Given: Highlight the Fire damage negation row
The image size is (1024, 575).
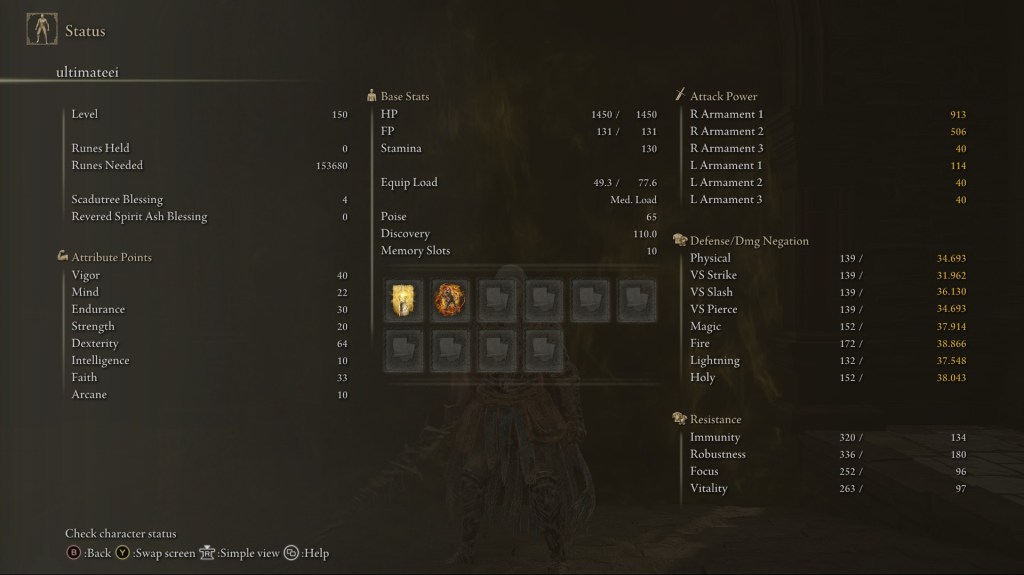Looking at the screenshot, I should pyautogui.click(x=827, y=343).
